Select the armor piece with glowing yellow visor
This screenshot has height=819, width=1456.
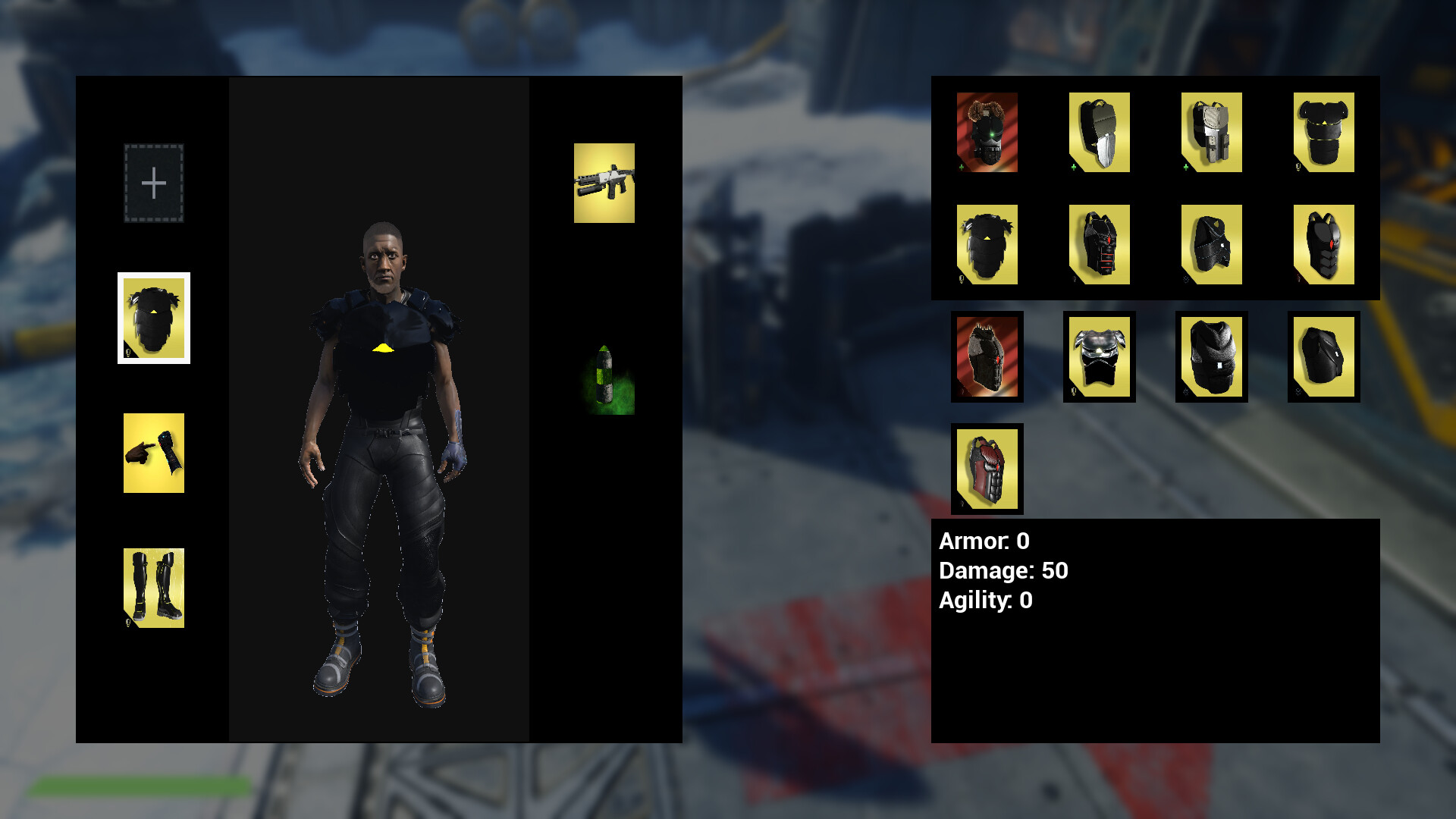click(x=1099, y=356)
